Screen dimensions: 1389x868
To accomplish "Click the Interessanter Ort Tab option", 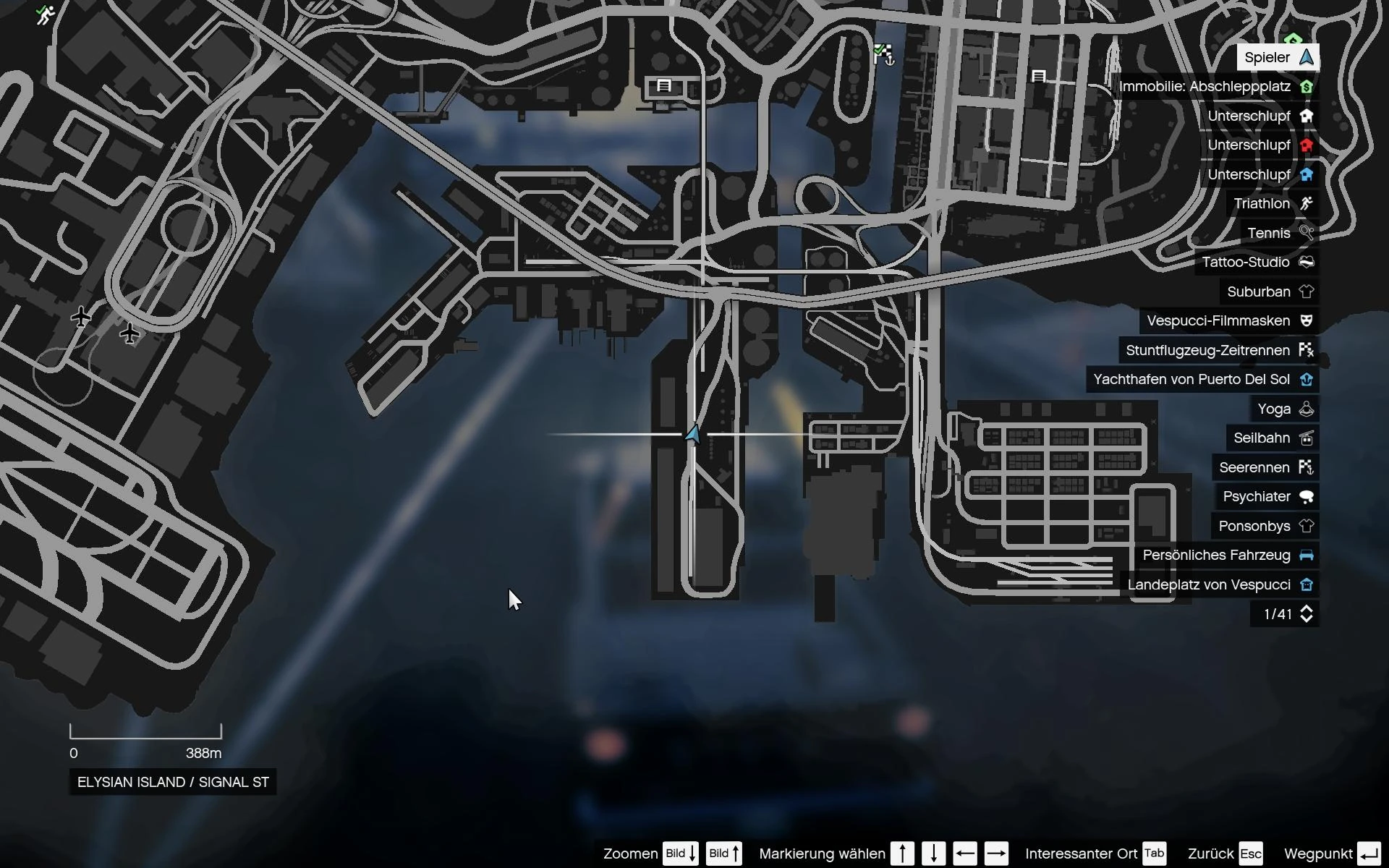I will pyautogui.click(x=1153, y=853).
